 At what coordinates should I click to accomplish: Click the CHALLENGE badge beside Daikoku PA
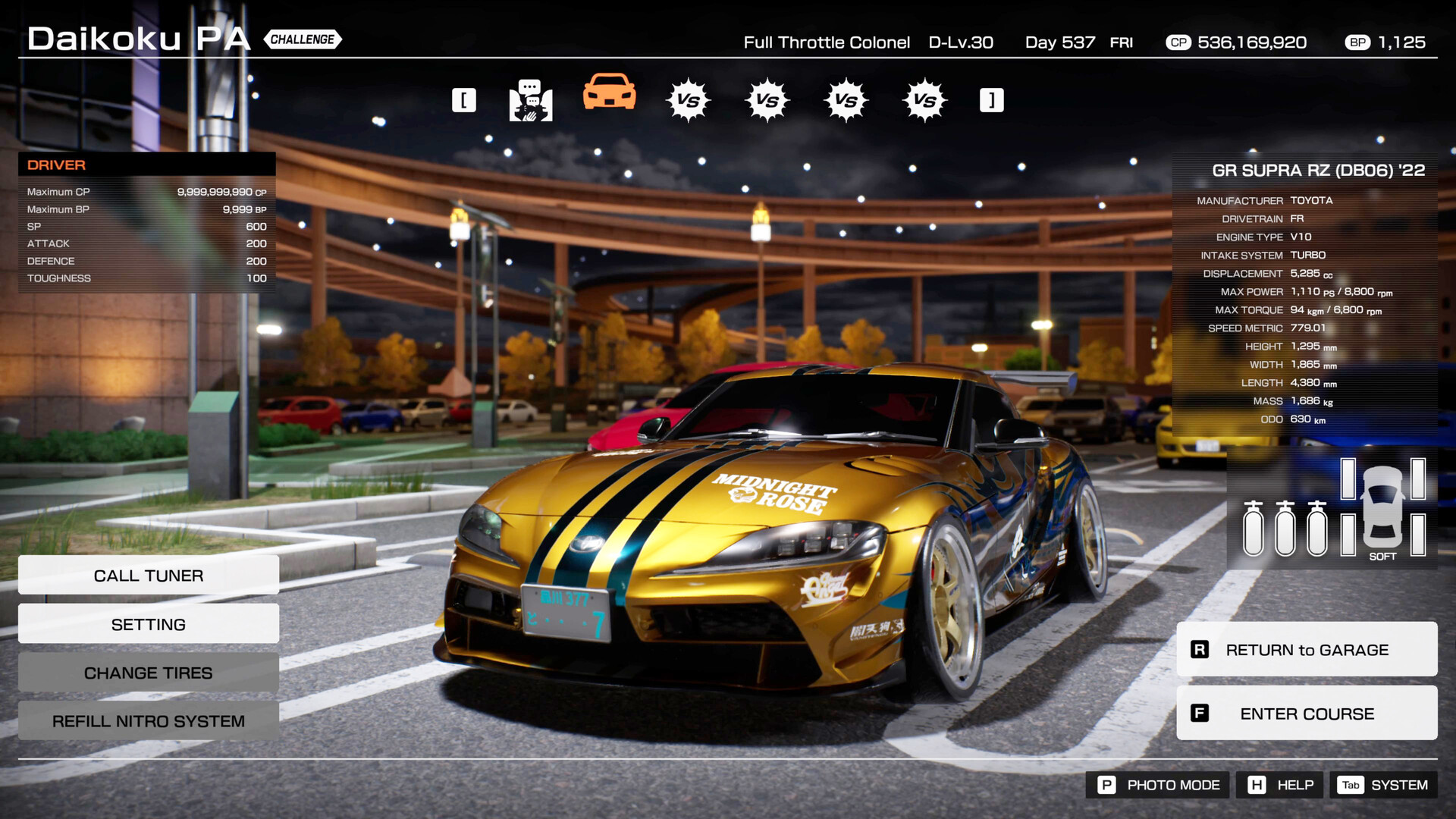coord(302,39)
